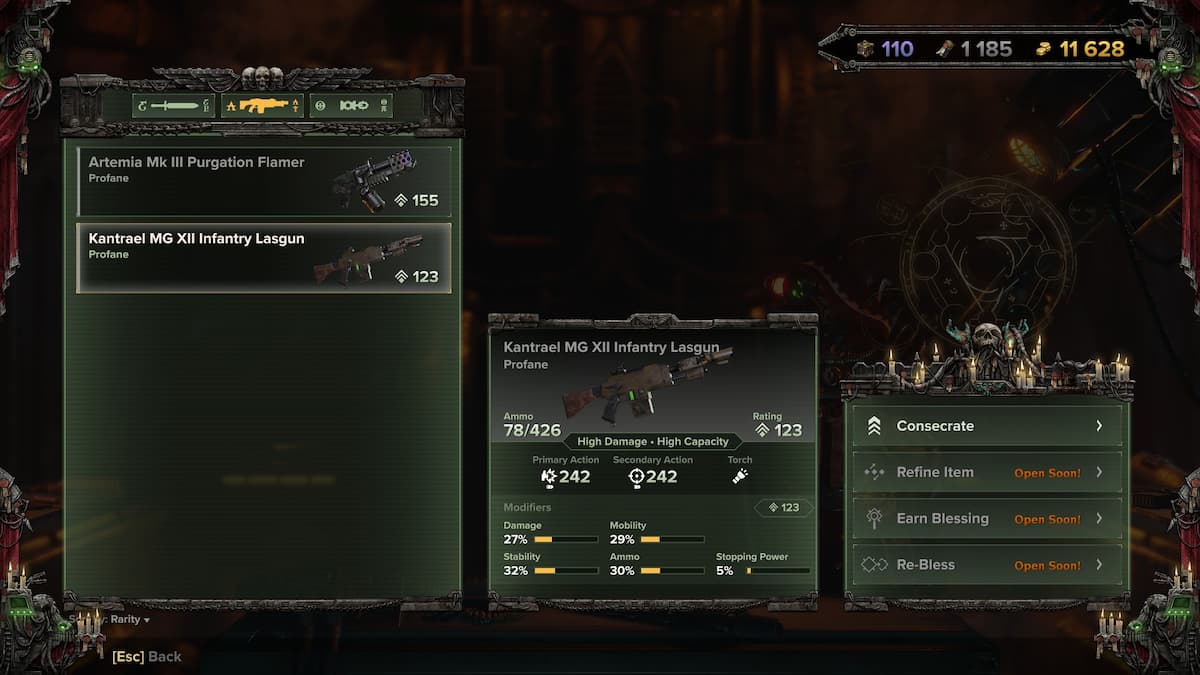Screen dimensions: 1200x675
Task: Open the sort by Rarity dropdown
Action: [x=128, y=619]
